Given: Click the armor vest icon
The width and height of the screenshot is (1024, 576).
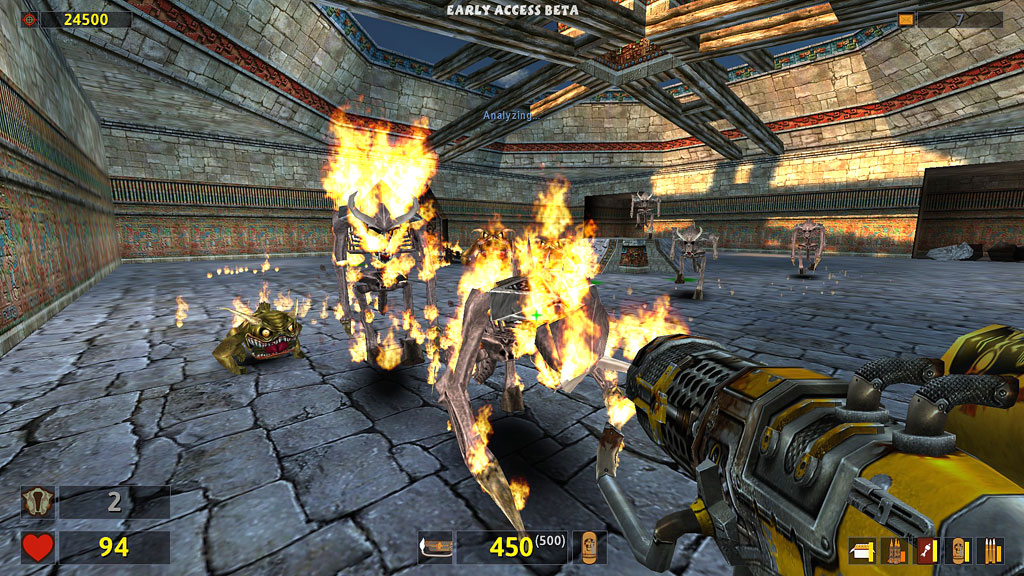Looking at the screenshot, I should click(x=38, y=502).
